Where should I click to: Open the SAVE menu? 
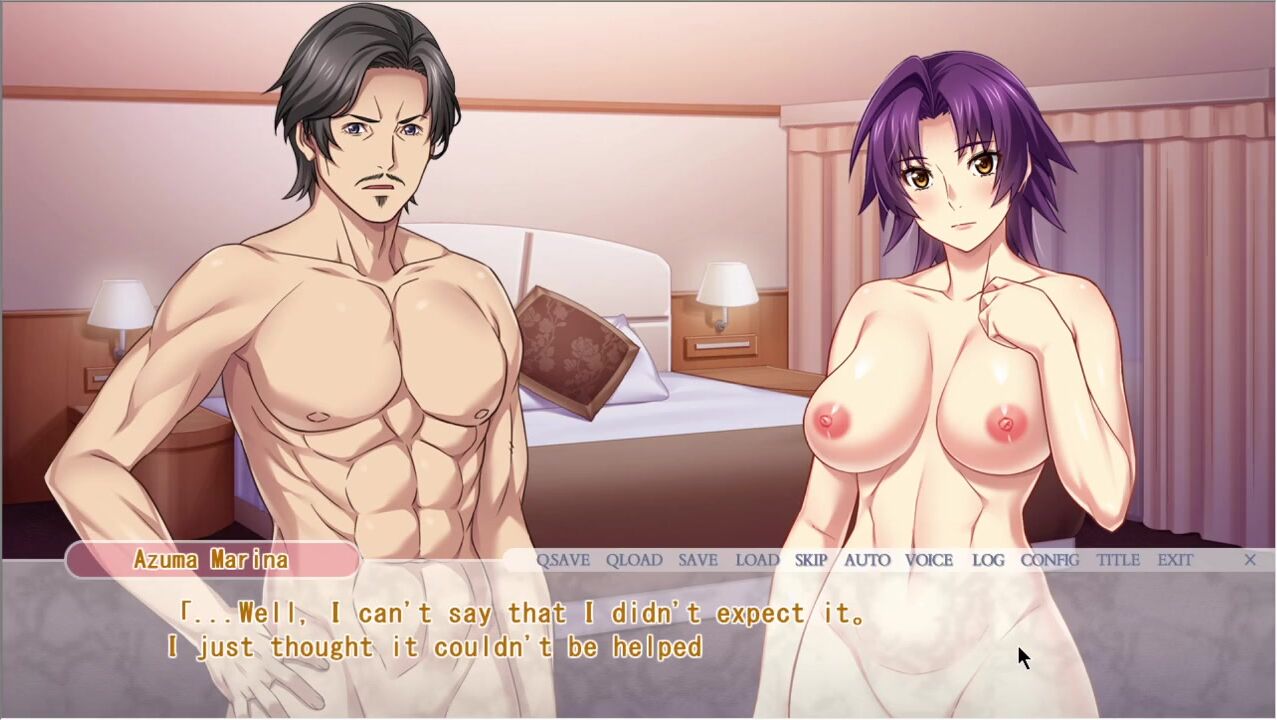[x=698, y=560]
